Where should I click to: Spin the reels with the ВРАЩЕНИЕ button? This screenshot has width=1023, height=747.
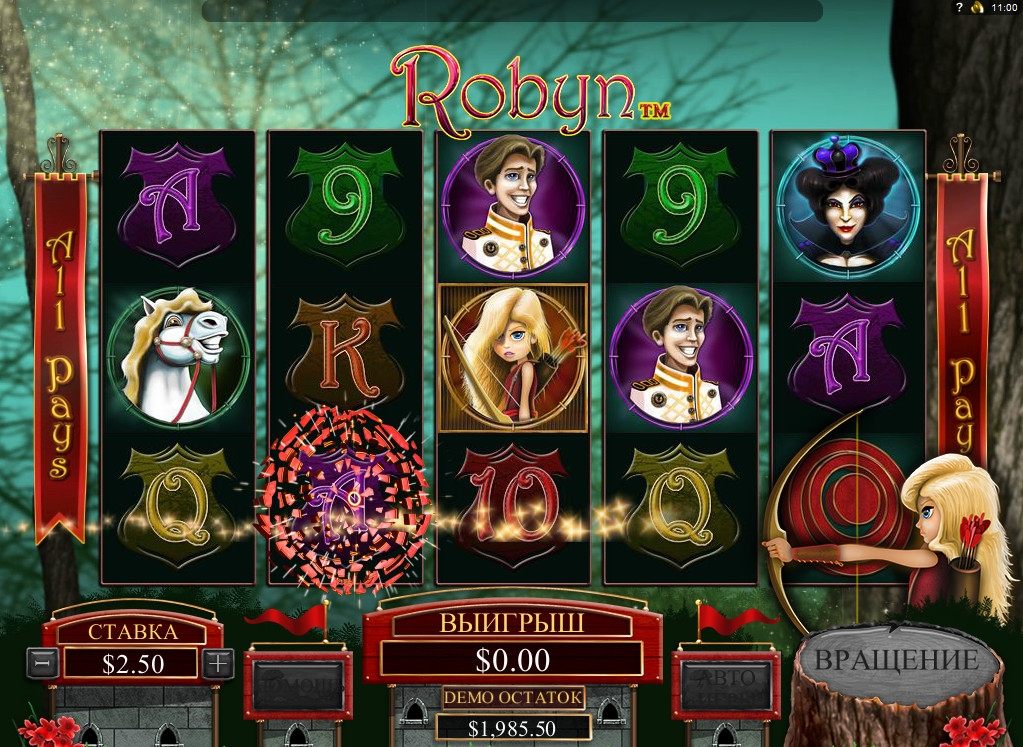pyautogui.click(x=896, y=661)
